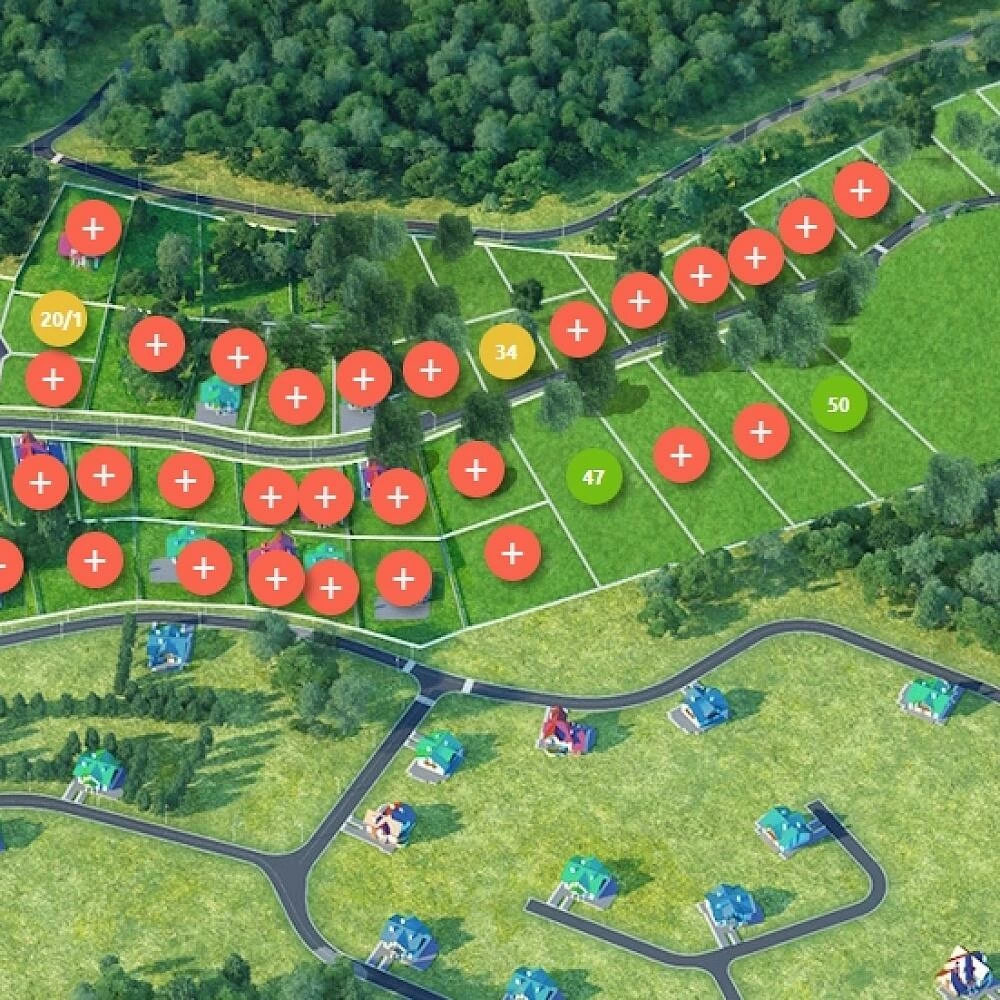Click the green marker numbered 50
Image resolution: width=1000 pixels, height=1000 pixels.
coord(839,404)
